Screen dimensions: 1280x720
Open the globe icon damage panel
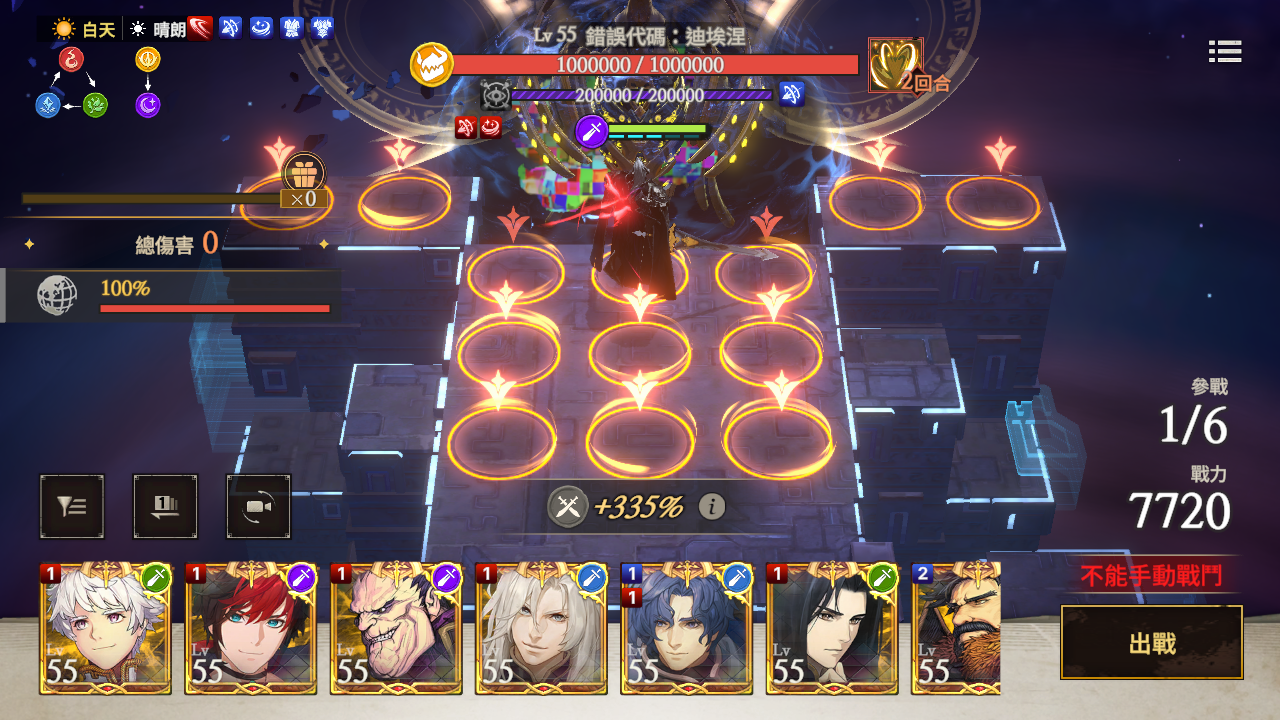tap(56, 296)
